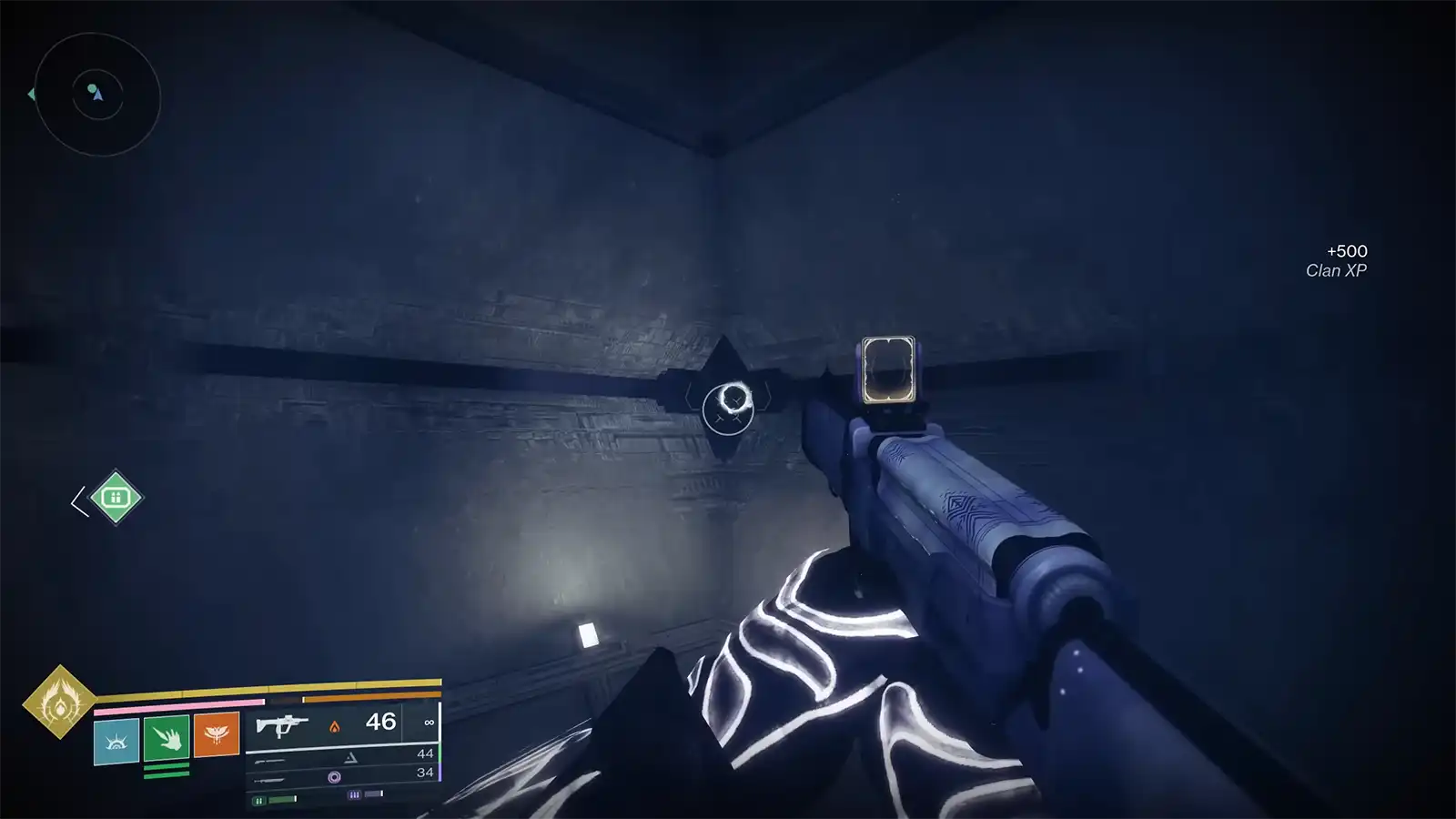
Task: Select the orange phoenix class ability icon
Action: [216, 733]
